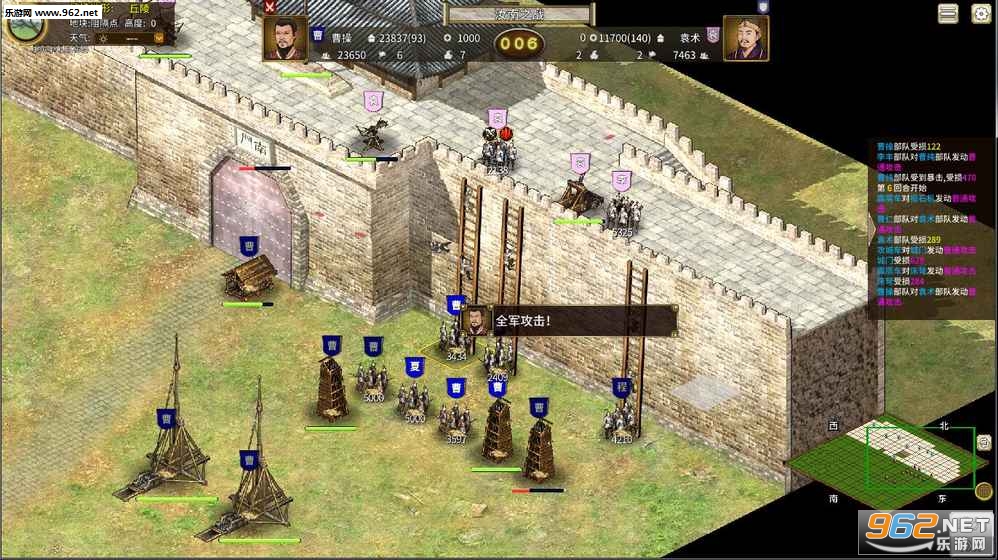Select the Cheng unit with 4210 troops

(x=621, y=418)
